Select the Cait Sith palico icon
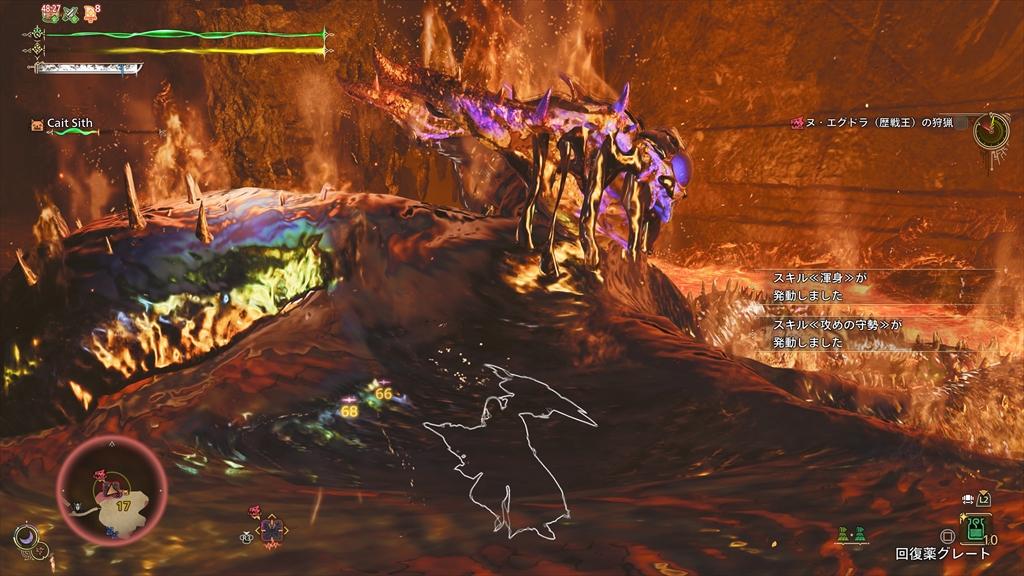The image size is (1024, 576). point(38,124)
